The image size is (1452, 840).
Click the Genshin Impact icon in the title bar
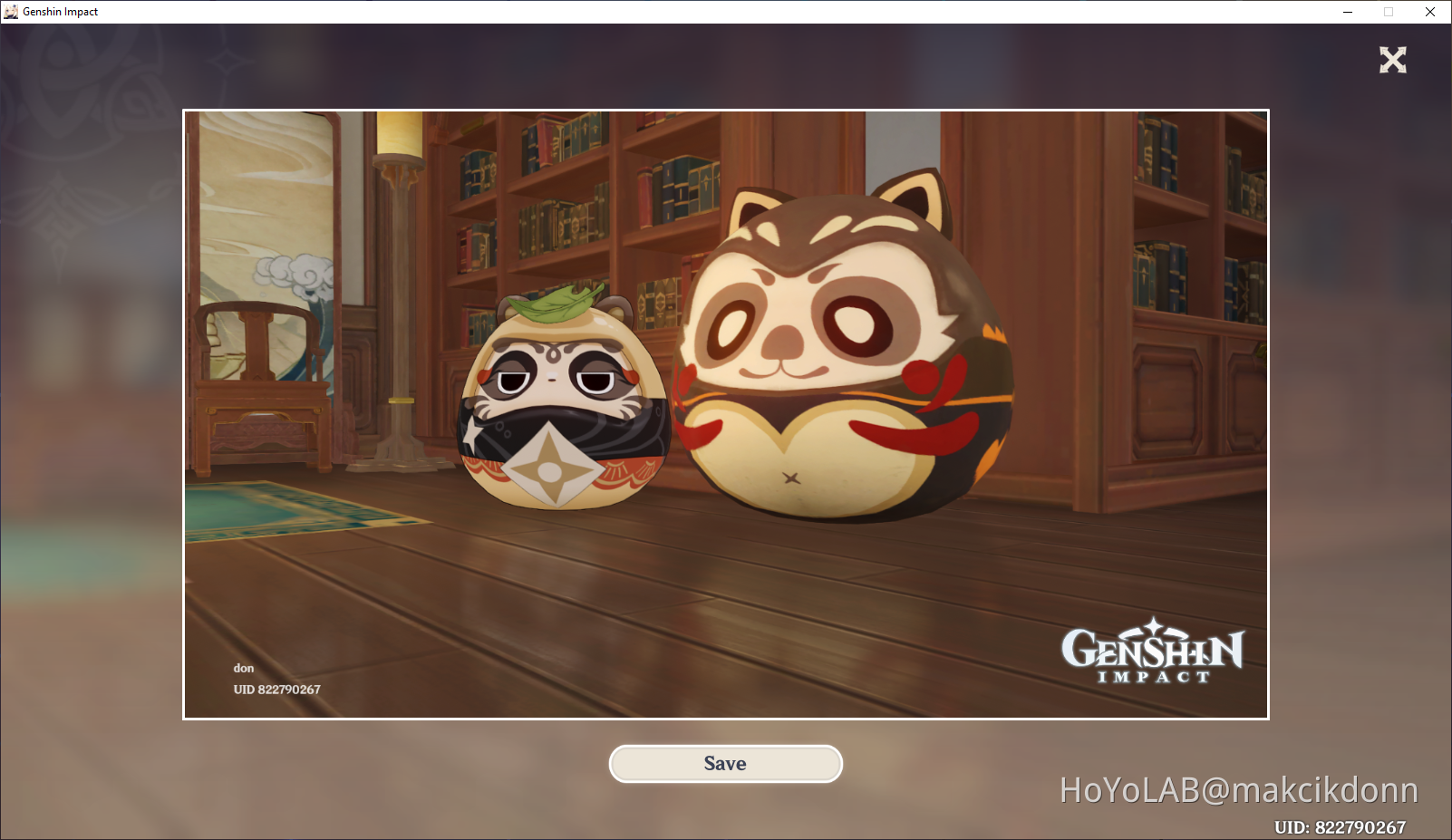tap(12, 11)
